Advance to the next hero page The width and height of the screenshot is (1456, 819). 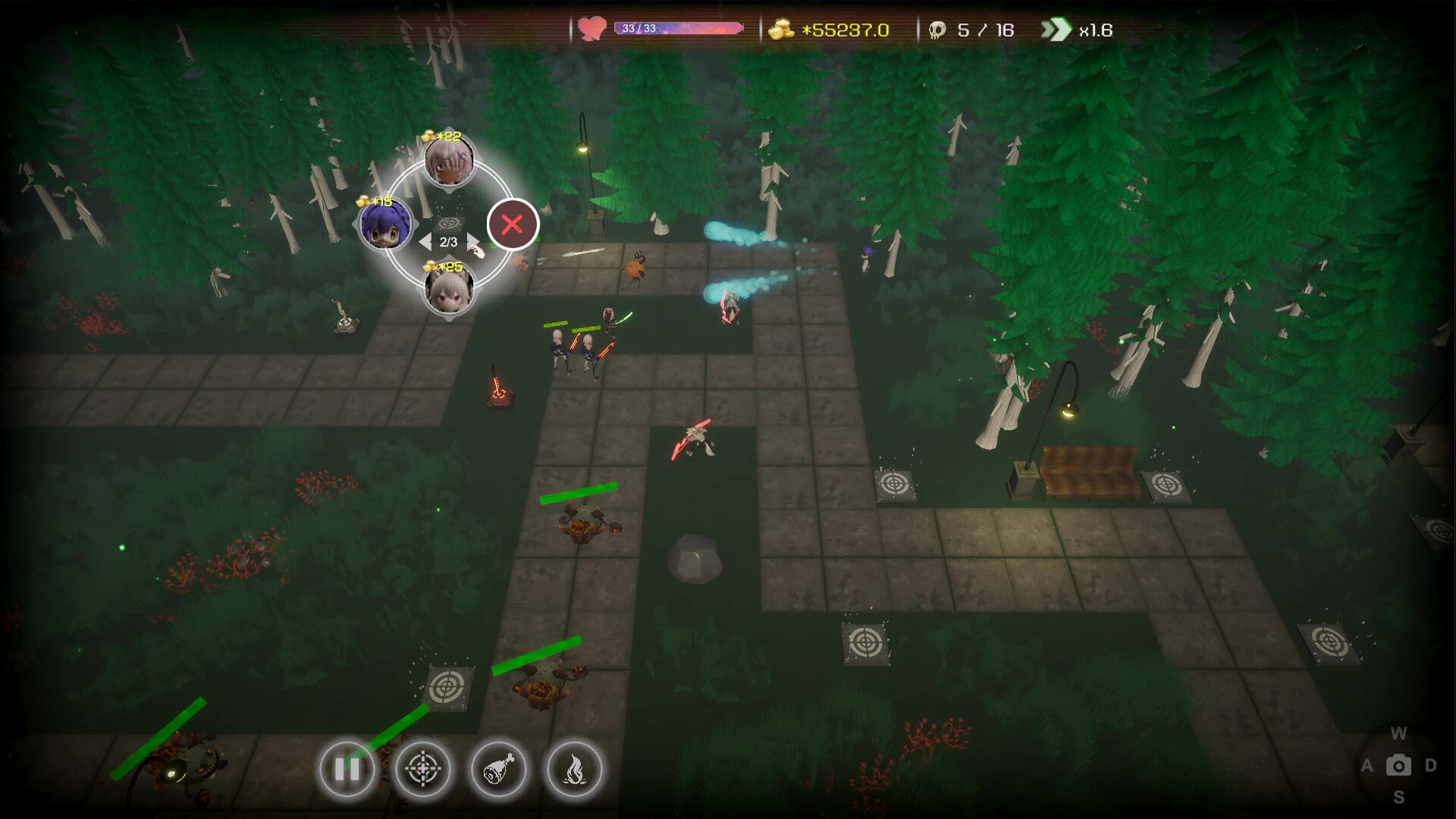pos(472,242)
